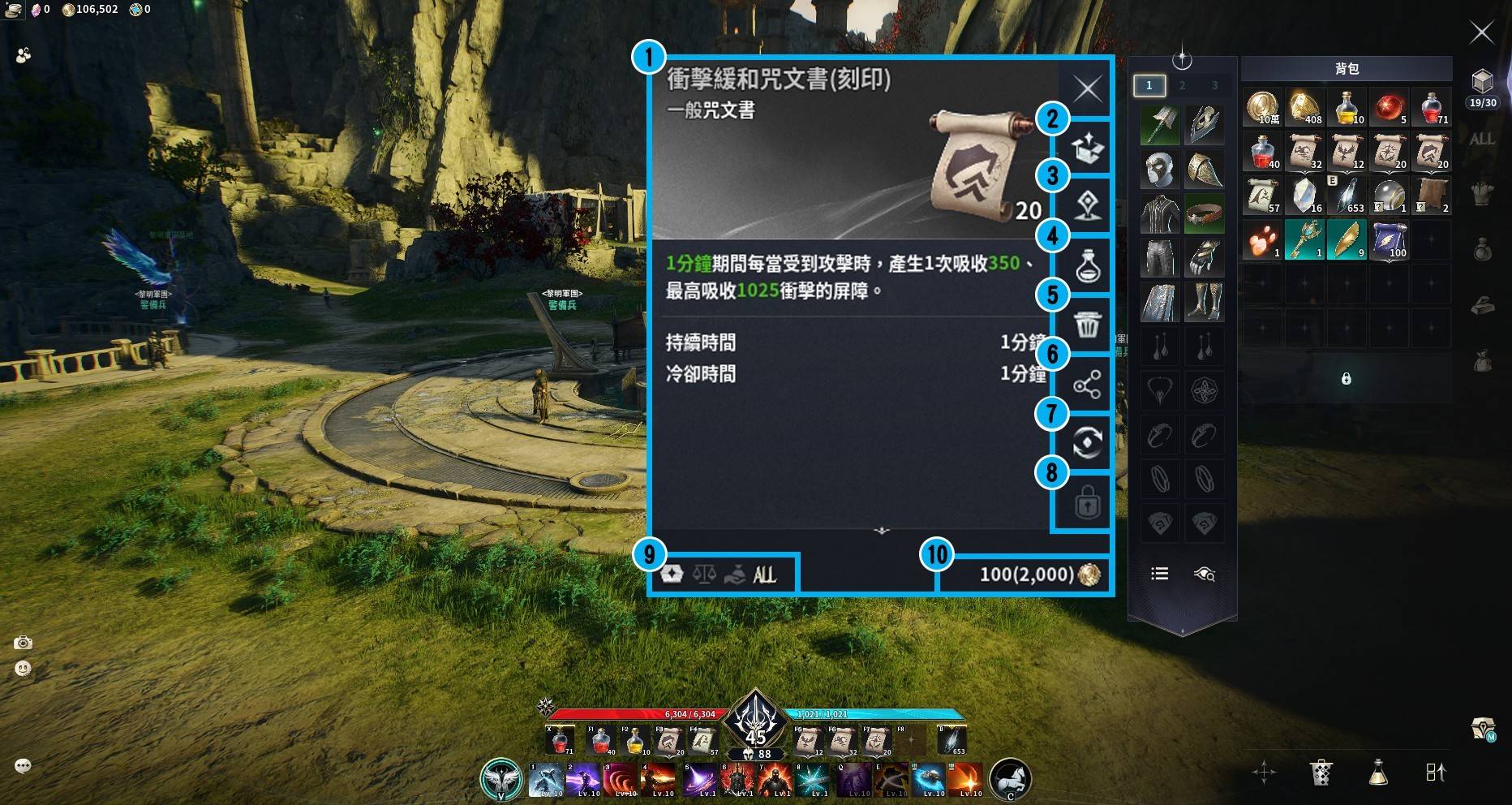
Task: Click the circular-arrows exchange button in item panel
Action: [1087, 443]
